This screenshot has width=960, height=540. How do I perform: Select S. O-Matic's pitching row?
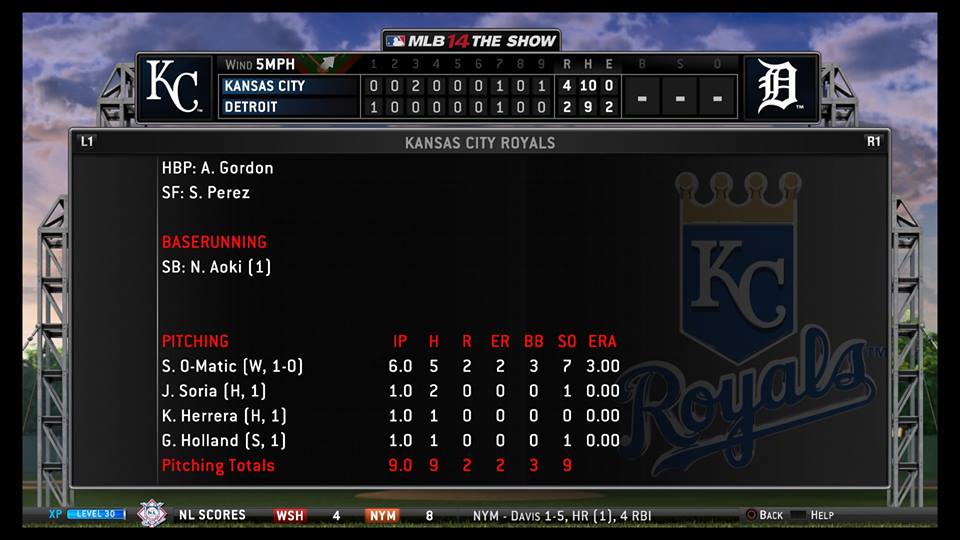232,366
